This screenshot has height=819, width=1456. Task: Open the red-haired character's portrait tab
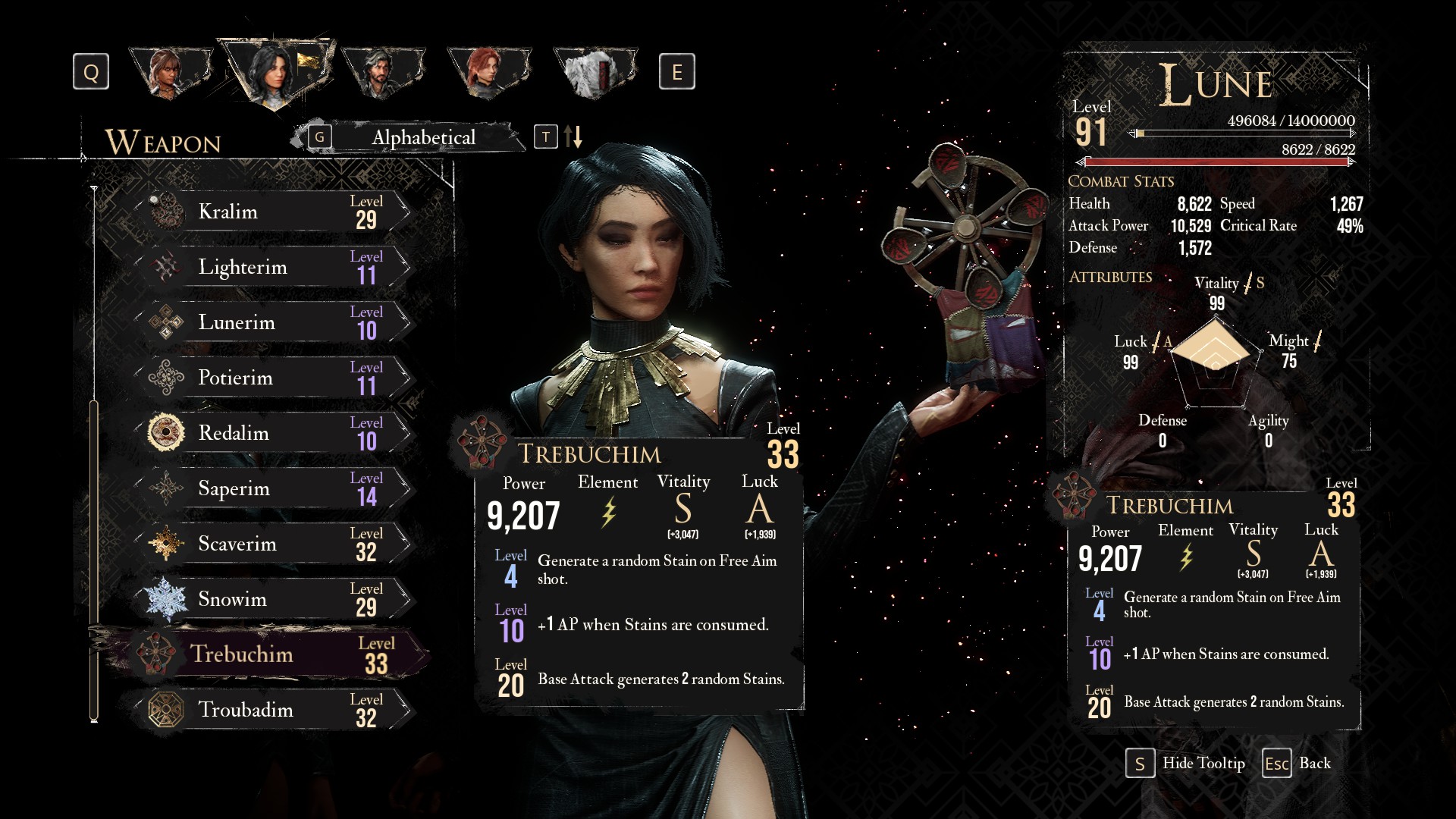coord(487,73)
